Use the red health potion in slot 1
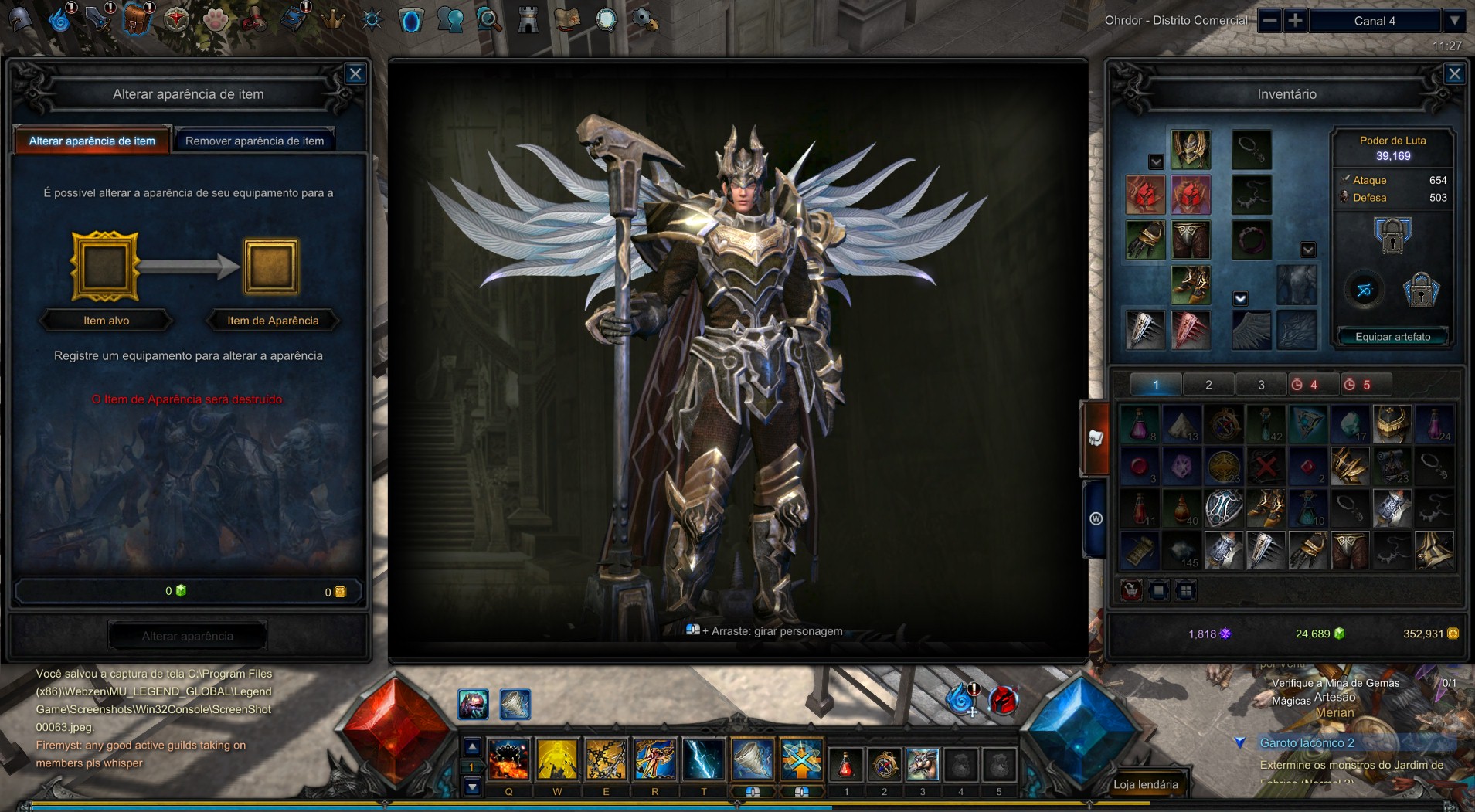The width and height of the screenshot is (1475, 812). click(x=846, y=764)
